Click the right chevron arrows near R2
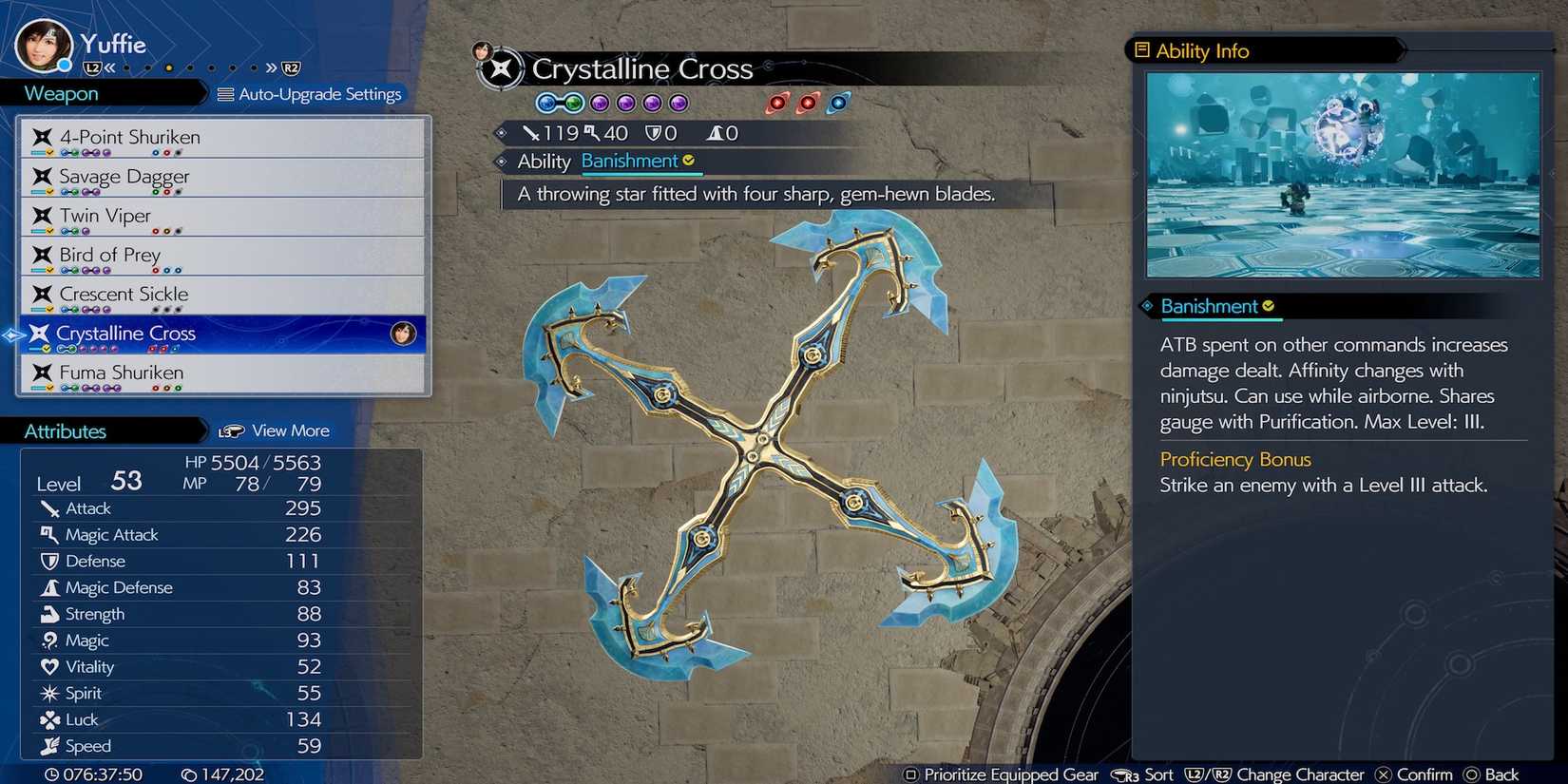 pos(269,67)
